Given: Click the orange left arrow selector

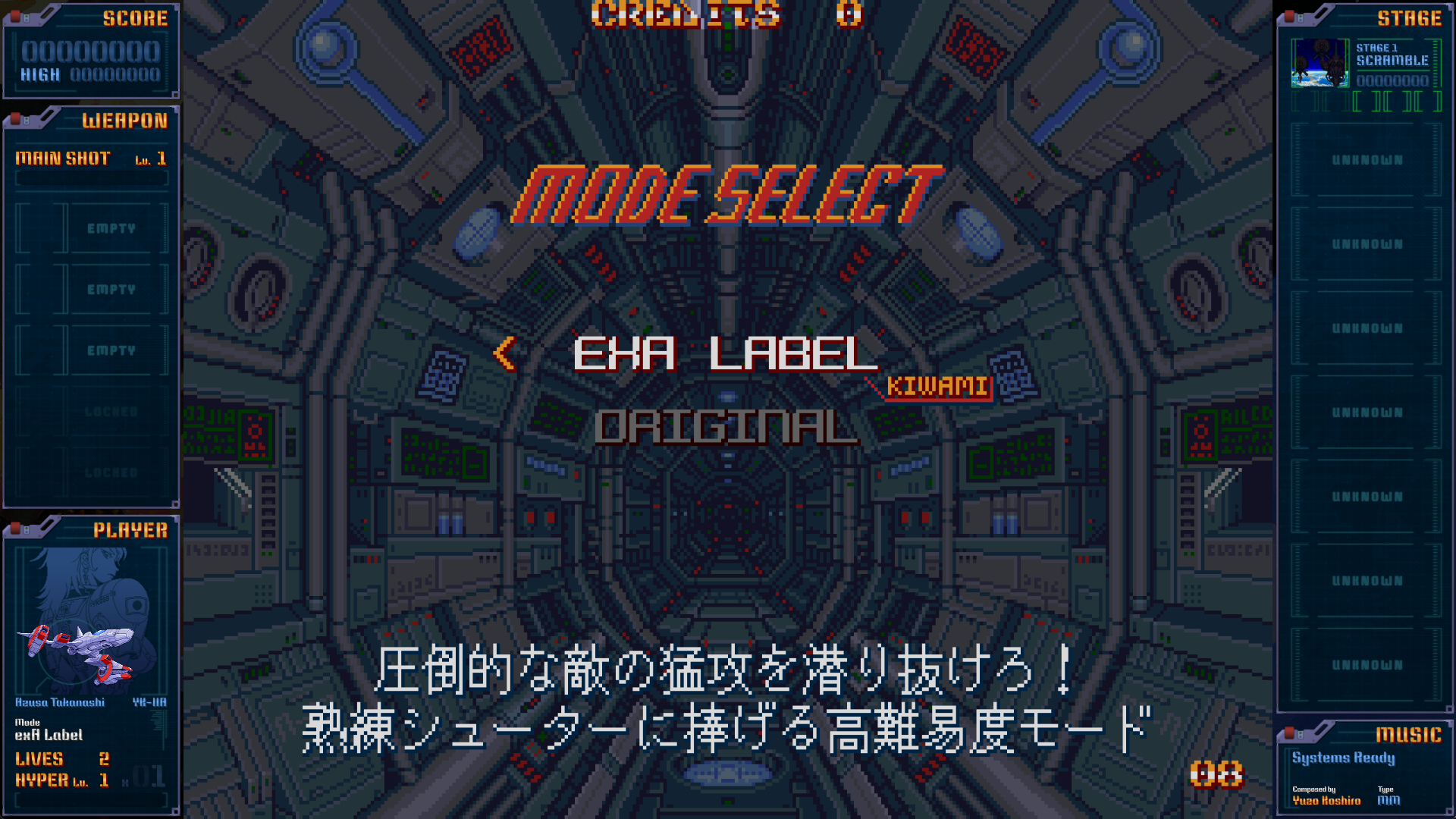Looking at the screenshot, I should pyautogui.click(x=504, y=353).
